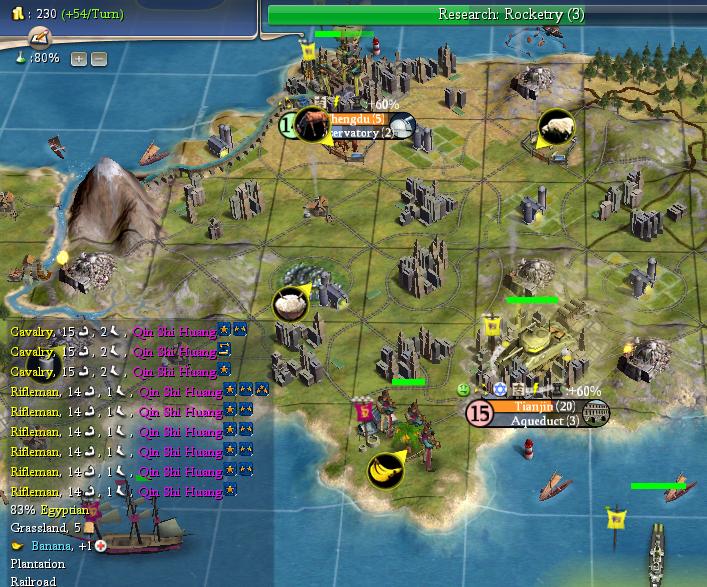Open the research bar showing Rocketry

click(486, 15)
